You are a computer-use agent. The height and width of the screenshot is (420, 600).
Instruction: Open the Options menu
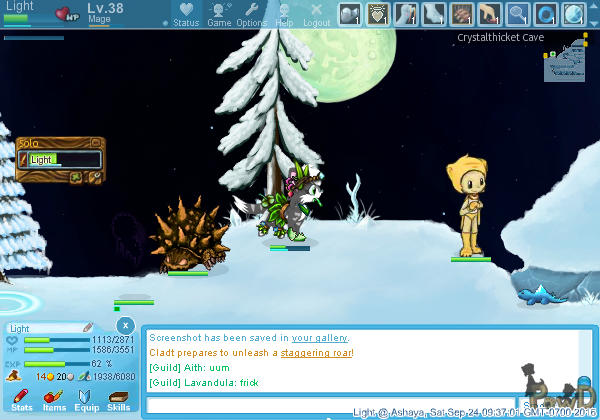click(x=252, y=14)
